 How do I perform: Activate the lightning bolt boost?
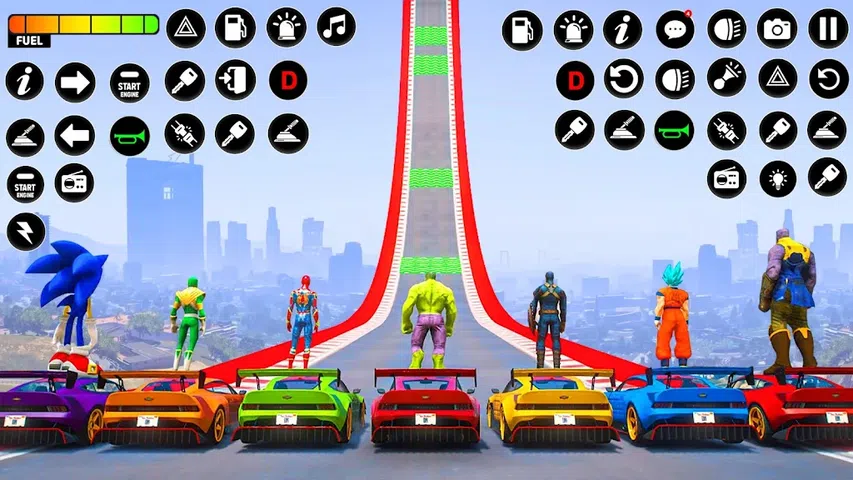click(x=26, y=231)
